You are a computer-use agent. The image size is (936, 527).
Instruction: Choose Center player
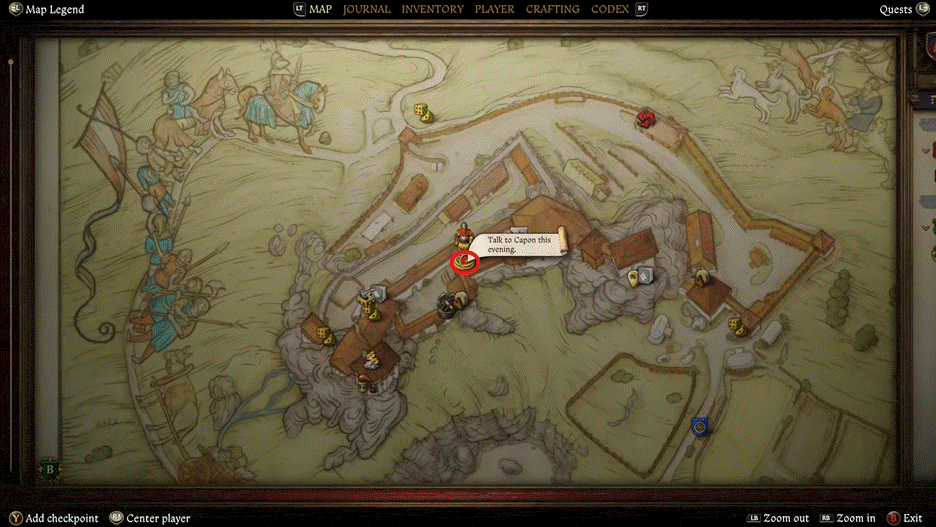click(158, 518)
